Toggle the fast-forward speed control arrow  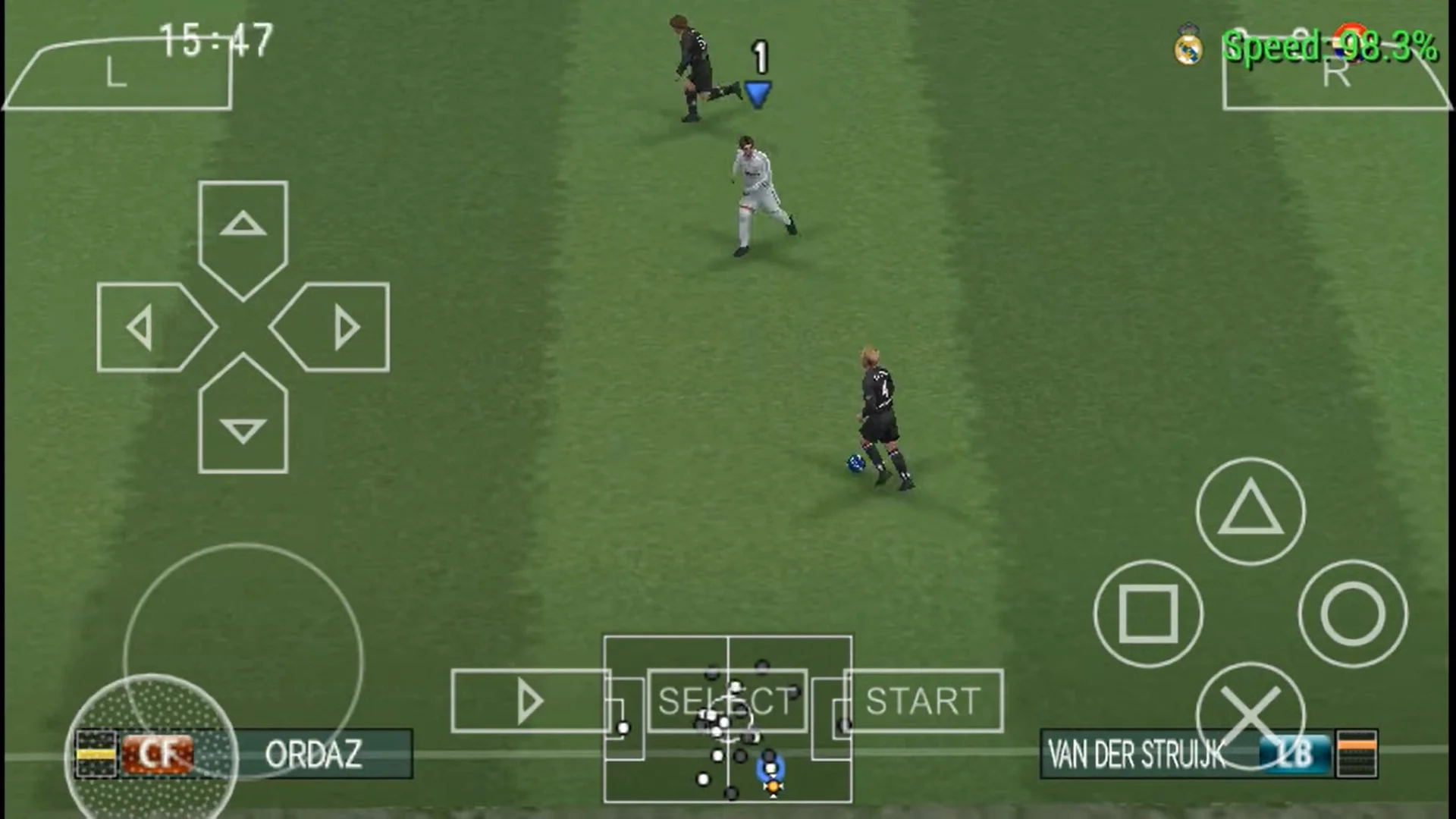click(531, 701)
